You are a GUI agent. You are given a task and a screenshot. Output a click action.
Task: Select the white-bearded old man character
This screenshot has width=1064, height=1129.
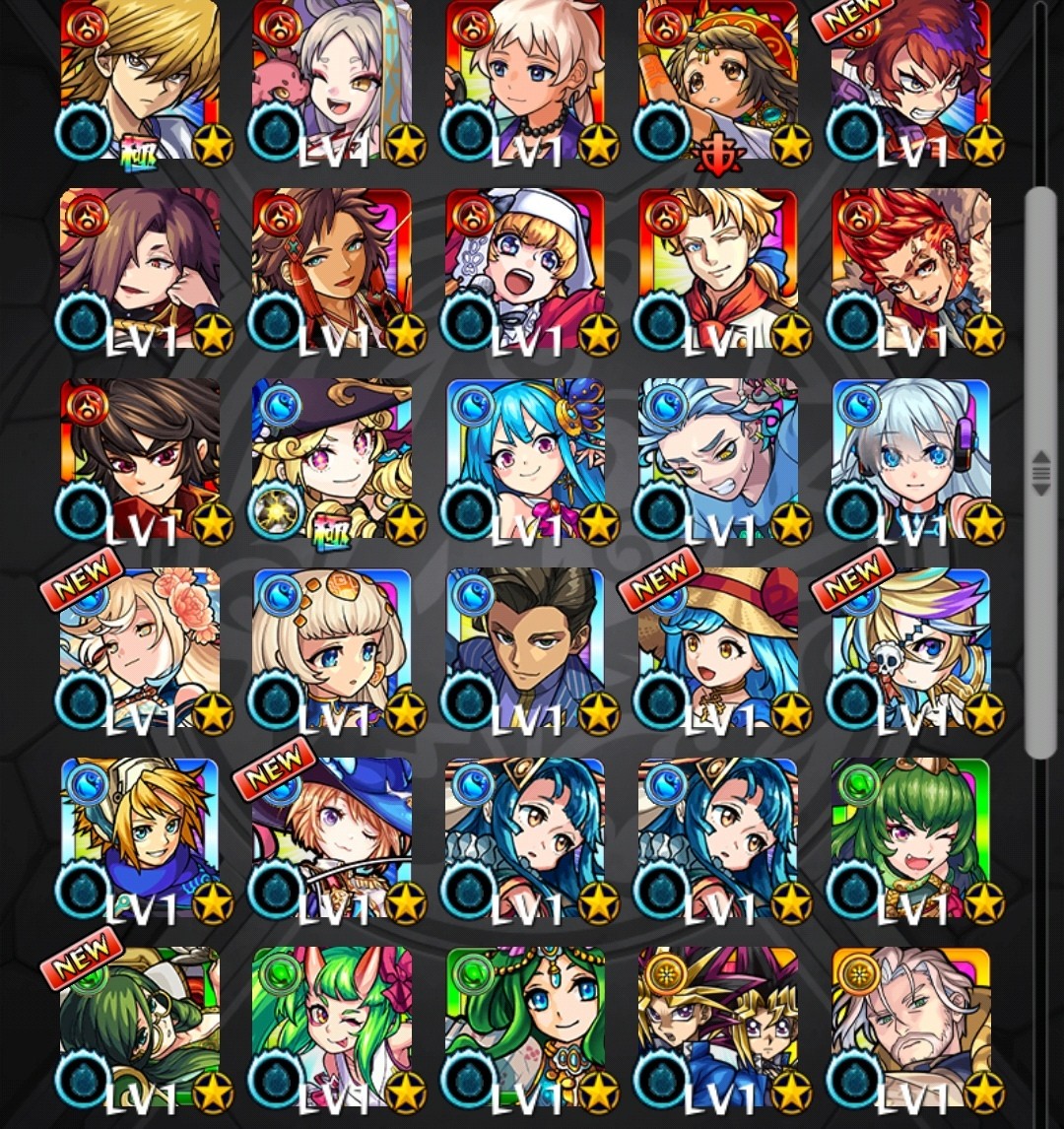(911, 1029)
